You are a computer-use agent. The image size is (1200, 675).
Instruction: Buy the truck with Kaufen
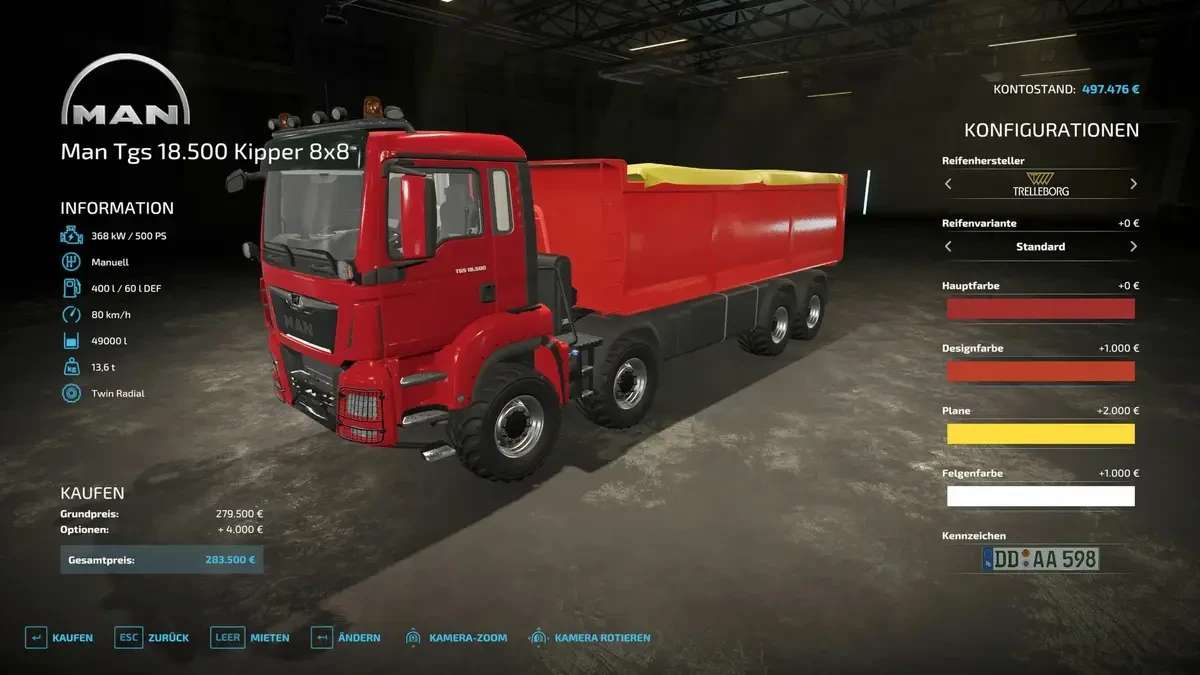click(x=59, y=637)
